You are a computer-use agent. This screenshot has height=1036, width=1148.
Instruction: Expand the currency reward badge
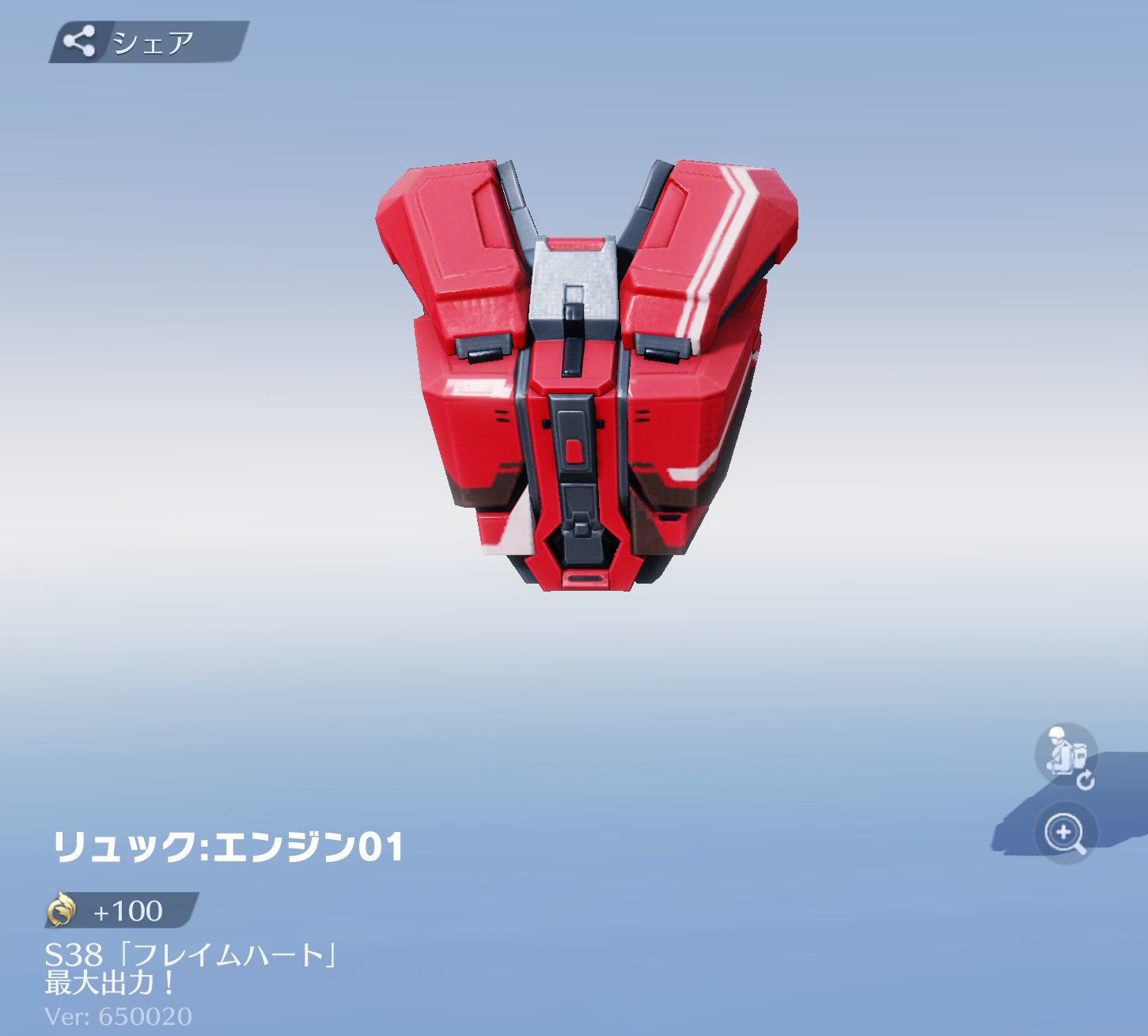(x=119, y=911)
